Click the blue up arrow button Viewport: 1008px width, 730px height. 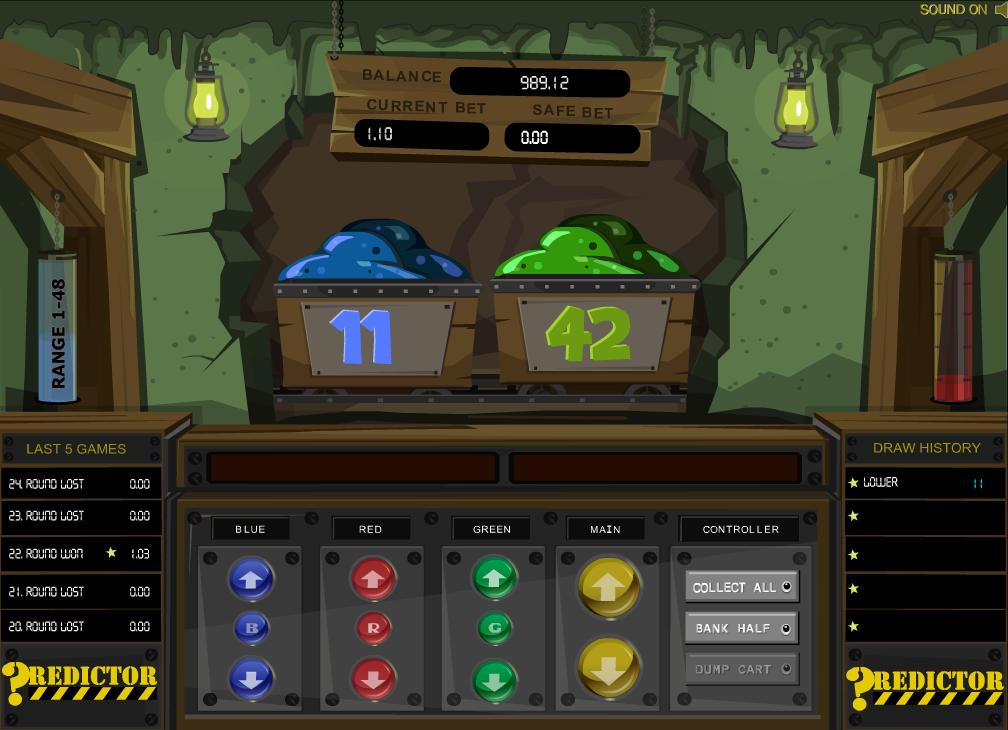(x=250, y=578)
